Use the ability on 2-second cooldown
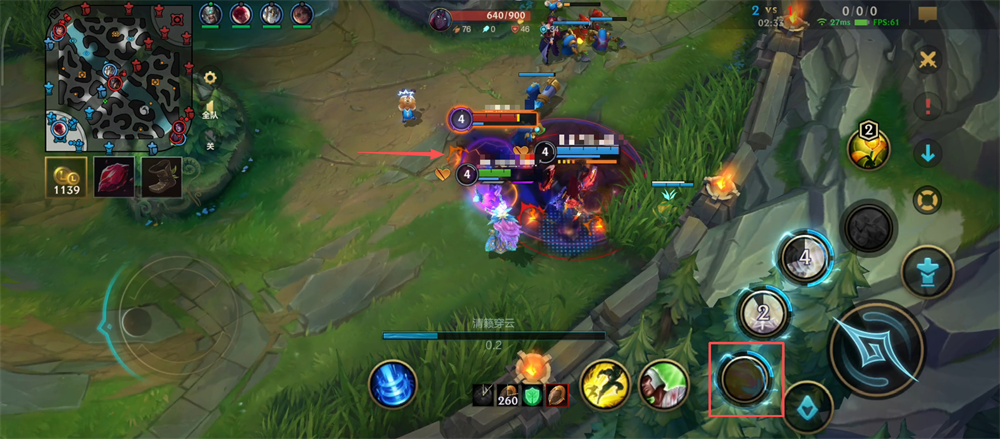 tap(764, 315)
